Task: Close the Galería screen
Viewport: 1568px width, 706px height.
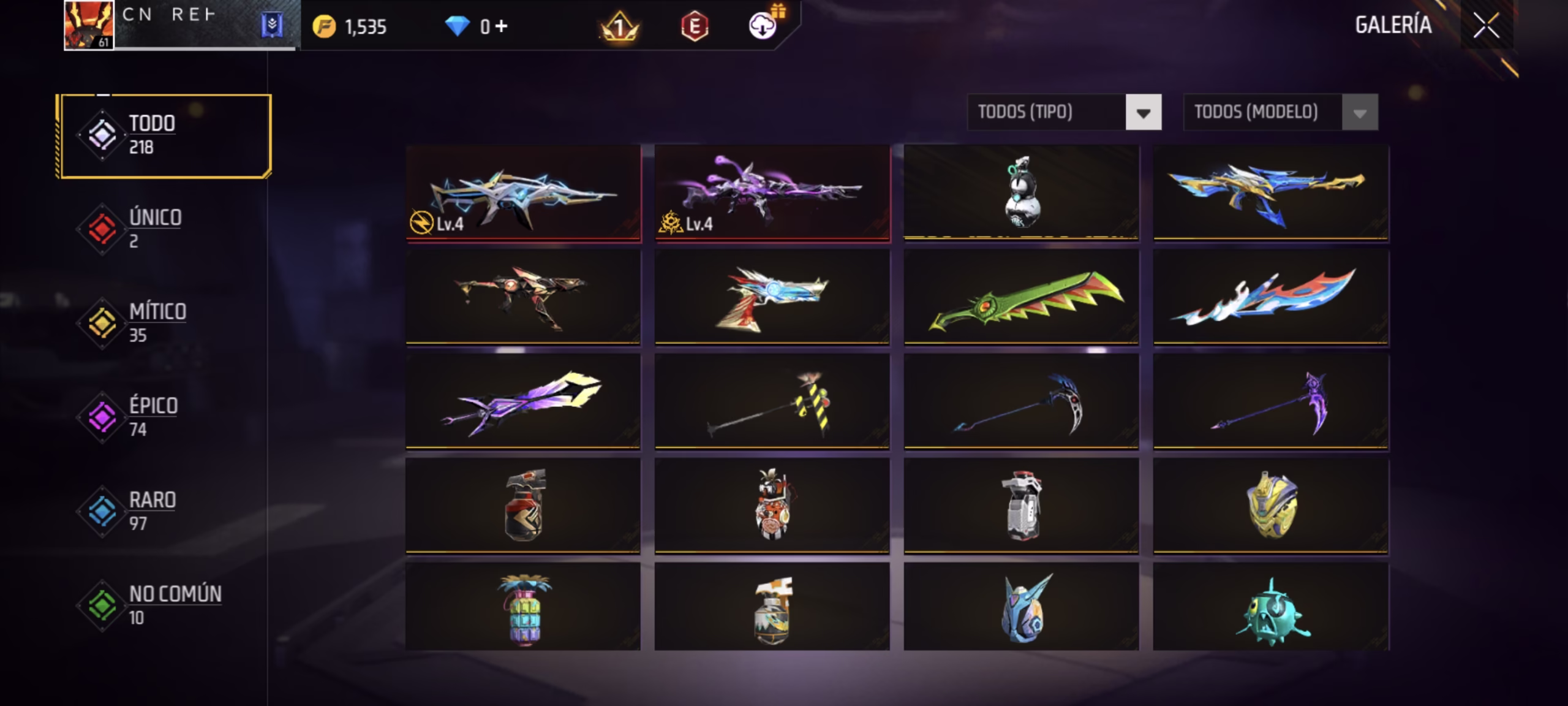Action: [1486, 26]
